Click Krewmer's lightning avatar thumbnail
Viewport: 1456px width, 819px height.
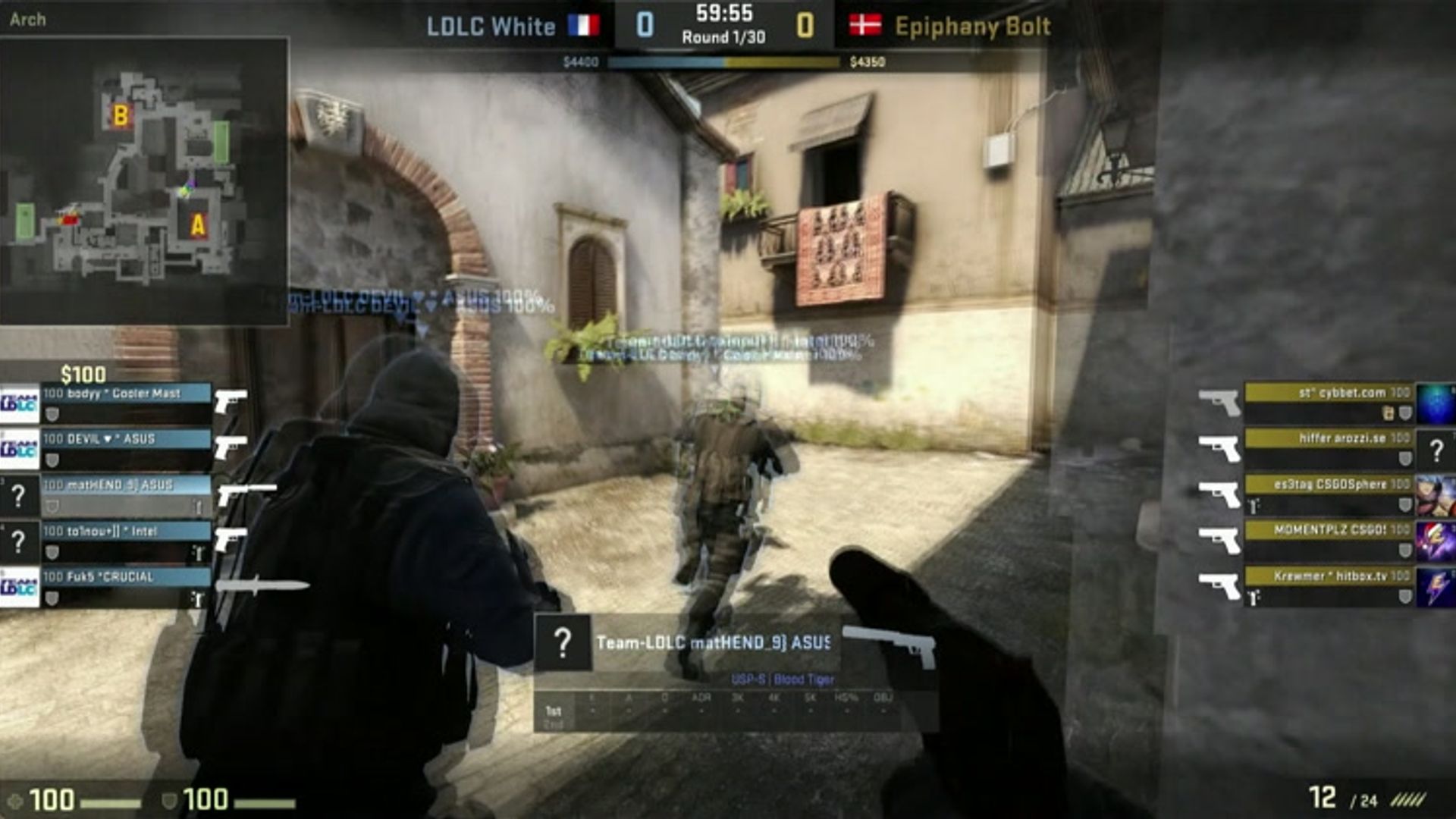pyautogui.click(x=1436, y=588)
